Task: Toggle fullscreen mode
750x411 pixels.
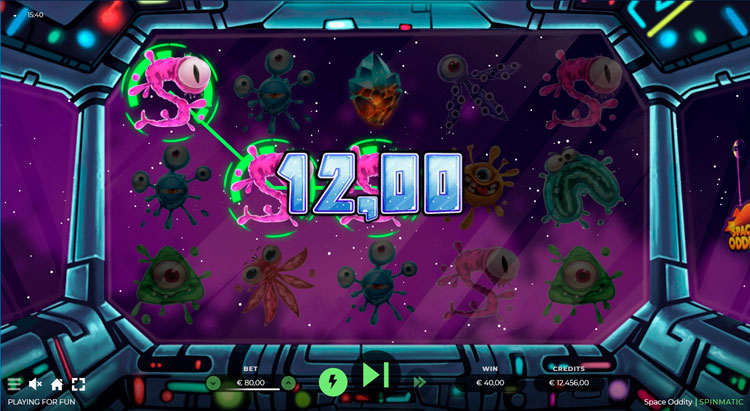Action: (x=78, y=384)
